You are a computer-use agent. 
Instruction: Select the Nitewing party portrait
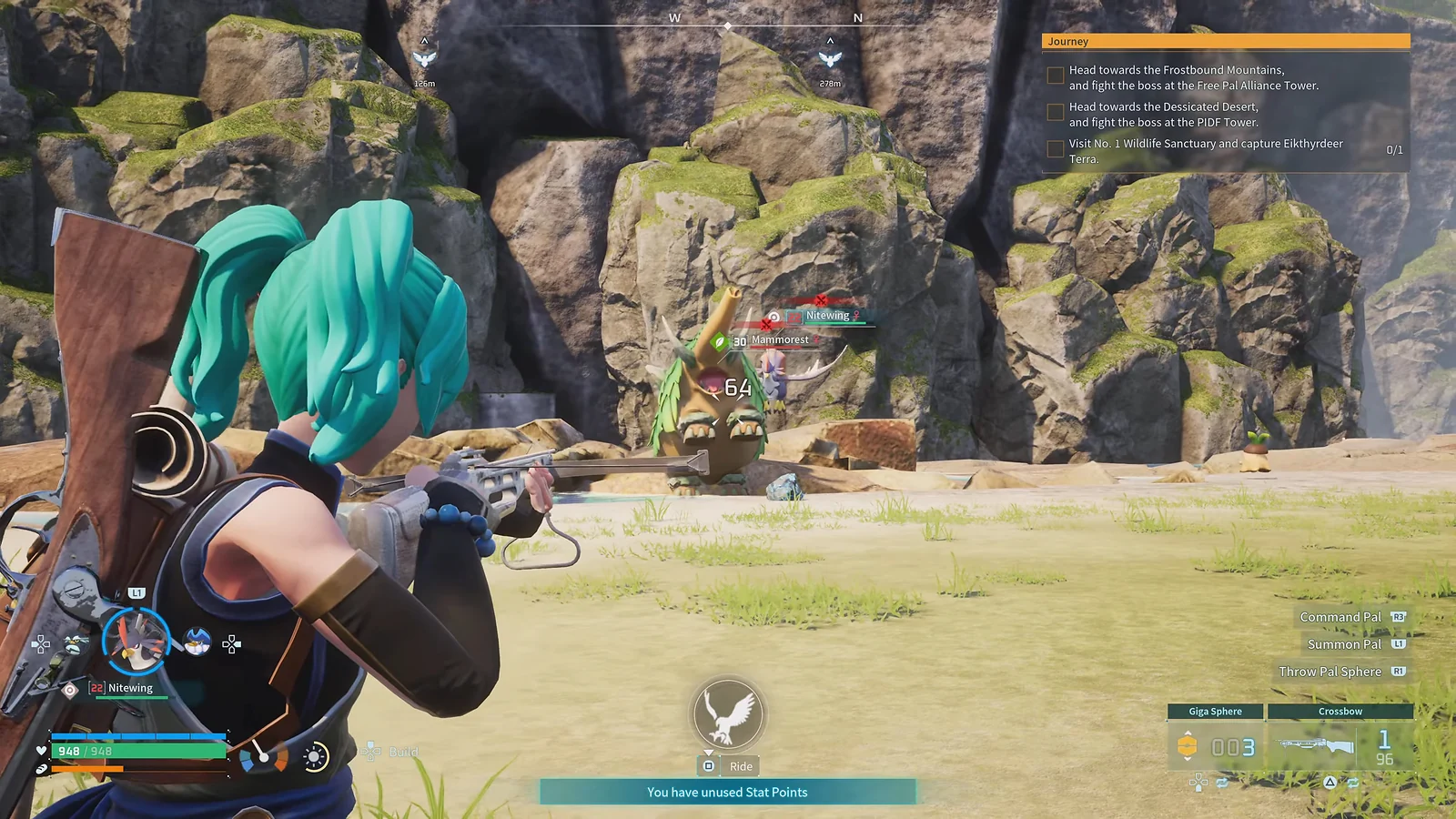136,640
